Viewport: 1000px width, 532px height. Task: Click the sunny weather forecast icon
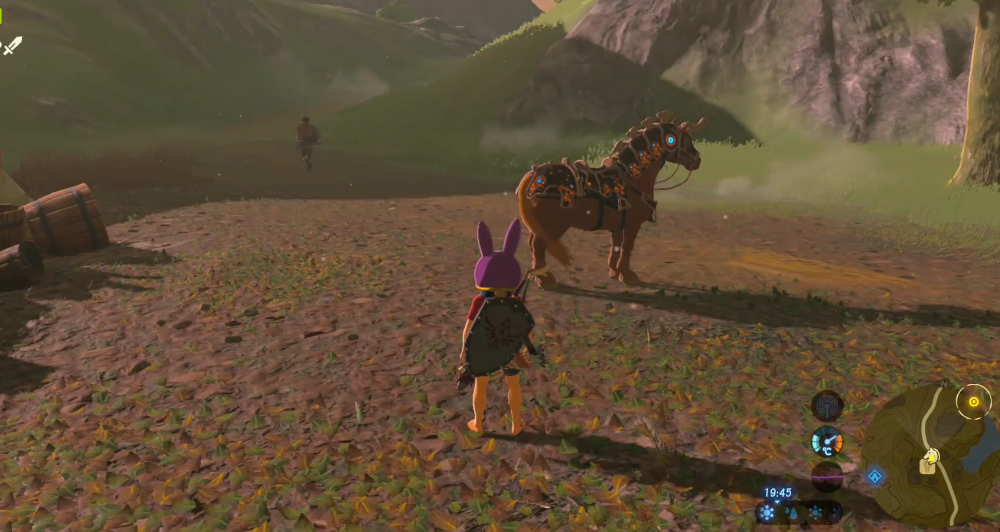(x=767, y=512)
